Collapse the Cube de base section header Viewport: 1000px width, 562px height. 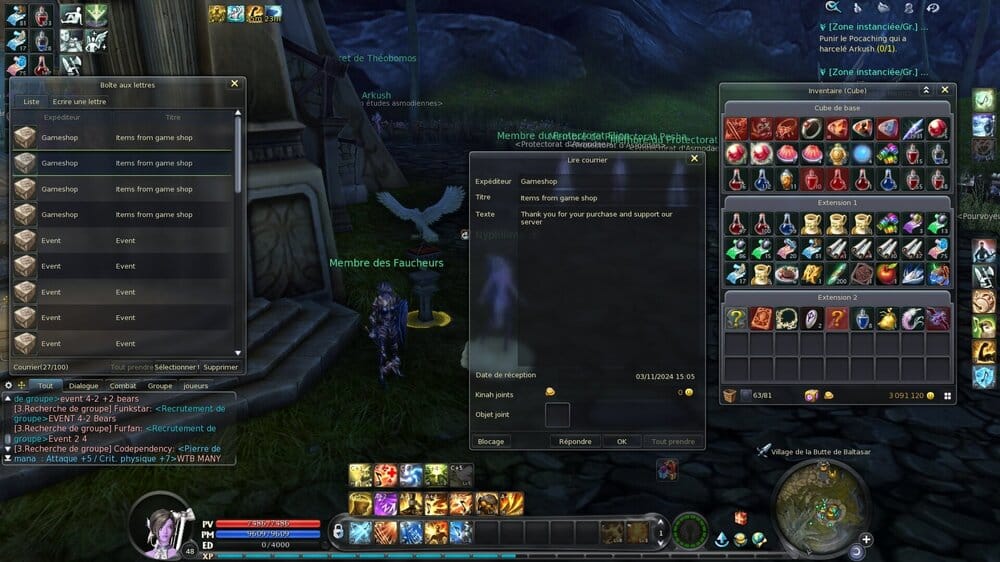[837, 108]
